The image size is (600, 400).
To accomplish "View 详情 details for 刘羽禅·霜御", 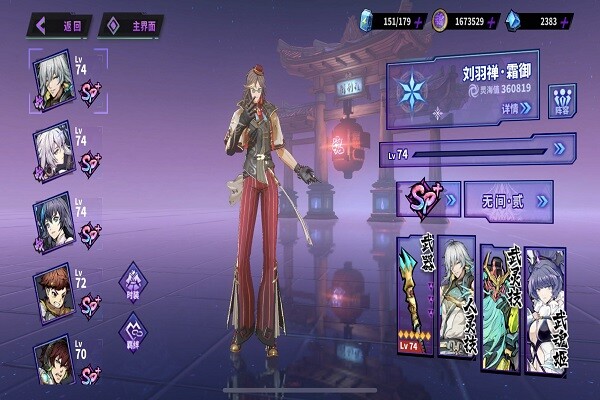I will 517,107.
